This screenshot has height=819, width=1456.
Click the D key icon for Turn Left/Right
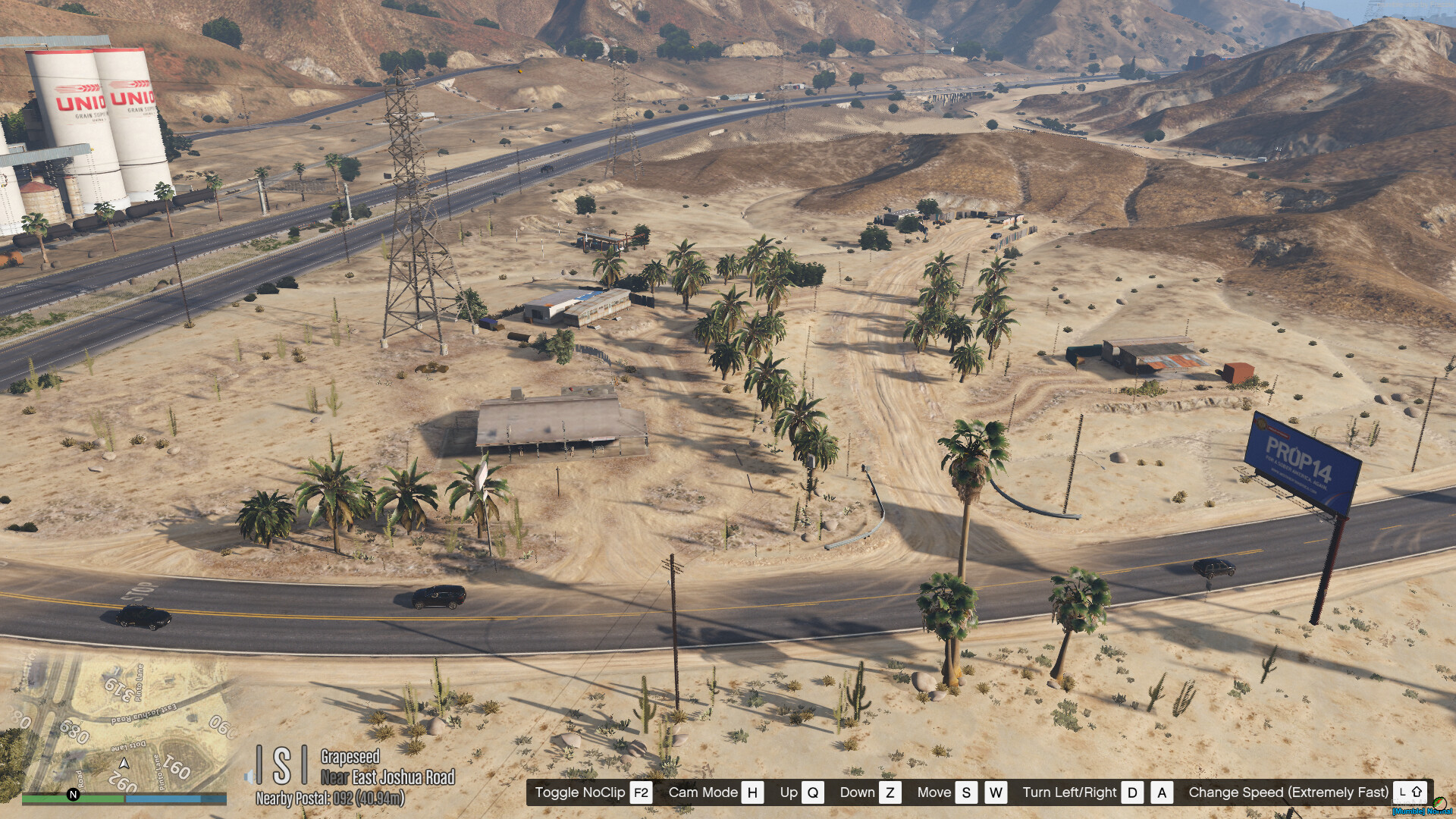(1131, 792)
